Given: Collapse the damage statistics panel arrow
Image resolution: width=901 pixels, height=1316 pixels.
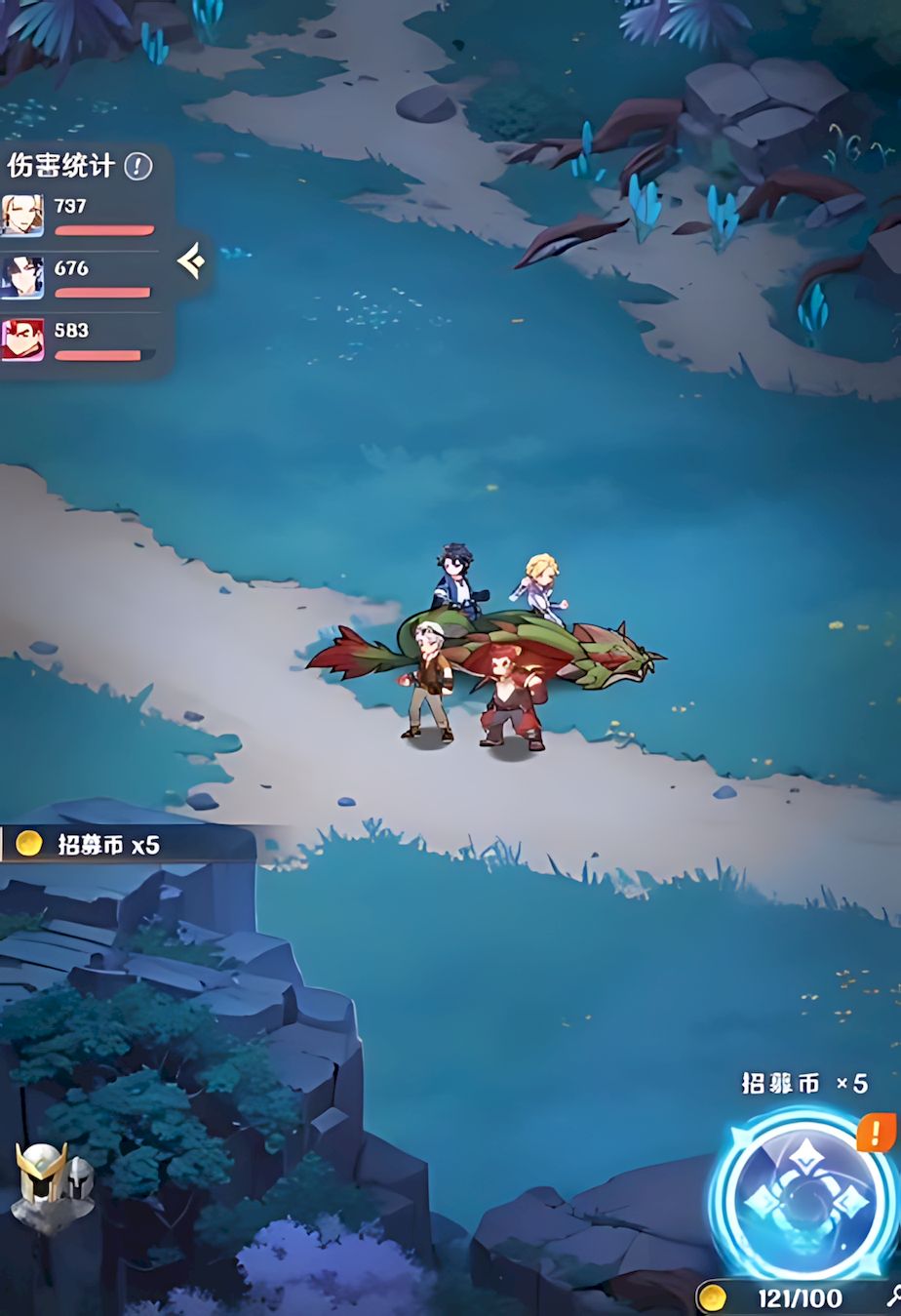Looking at the screenshot, I should [x=191, y=260].
